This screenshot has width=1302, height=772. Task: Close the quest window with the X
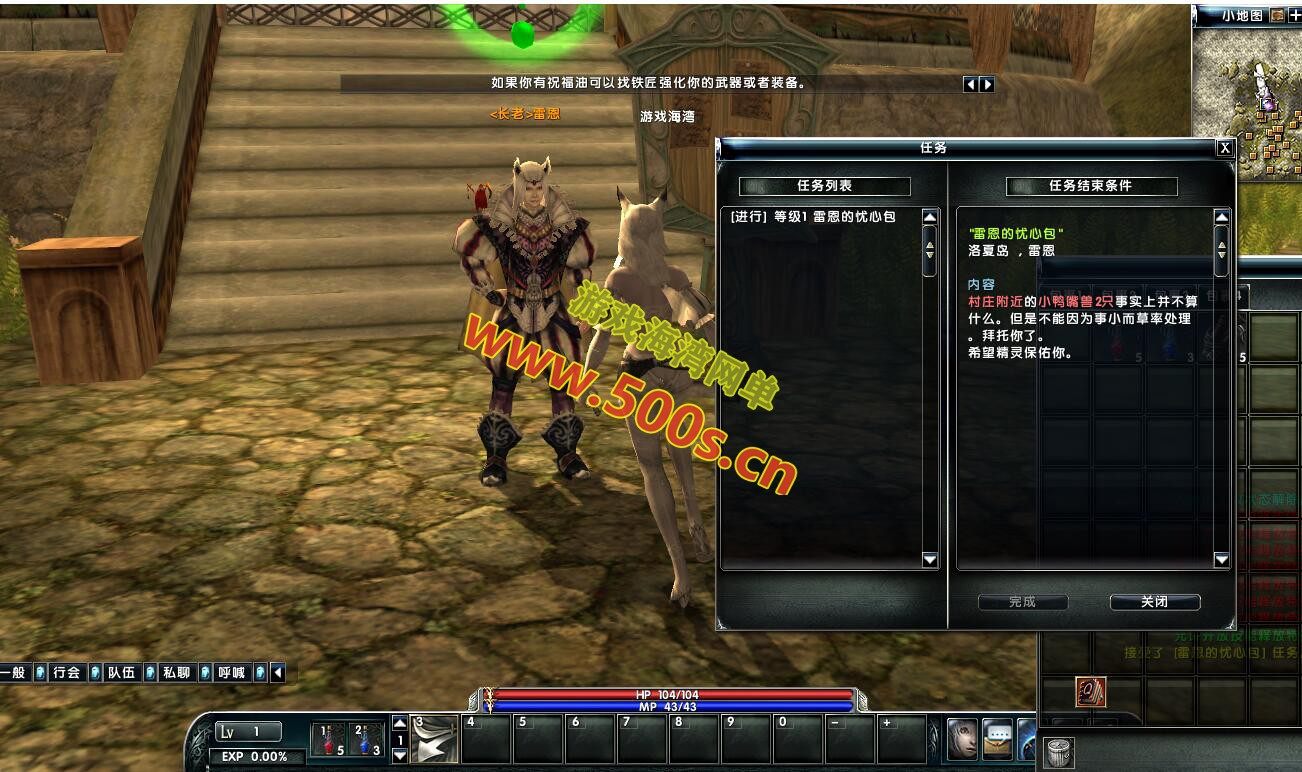pos(1224,148)
